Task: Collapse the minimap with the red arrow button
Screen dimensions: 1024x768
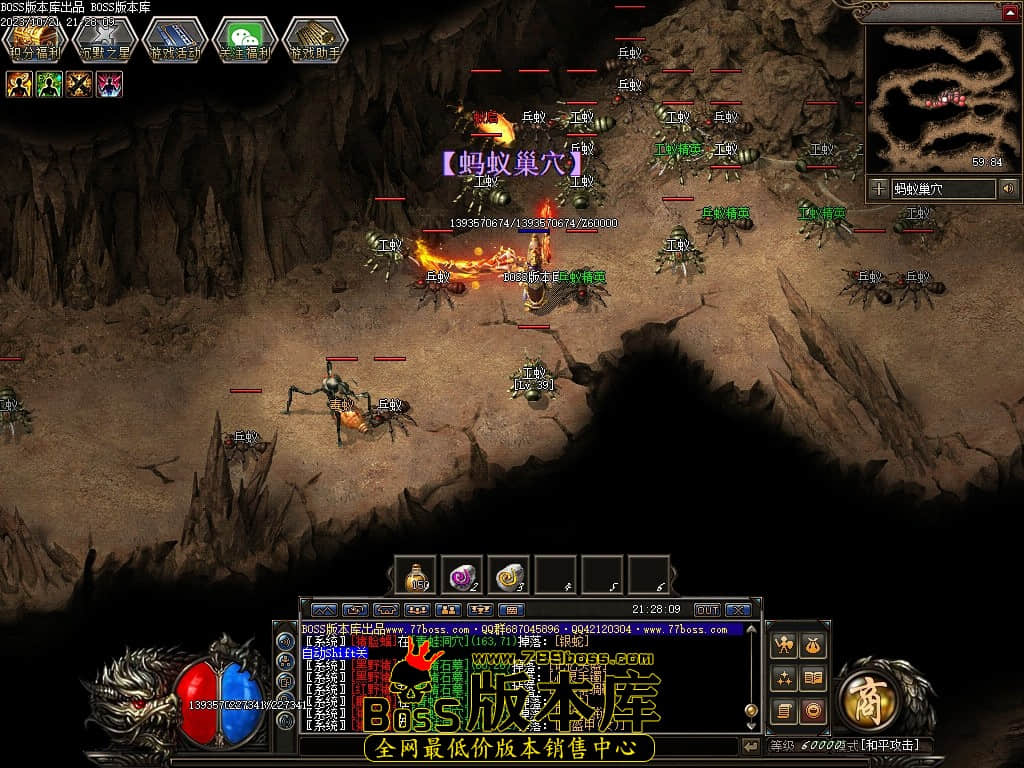Action: [x=1008, y=11]
